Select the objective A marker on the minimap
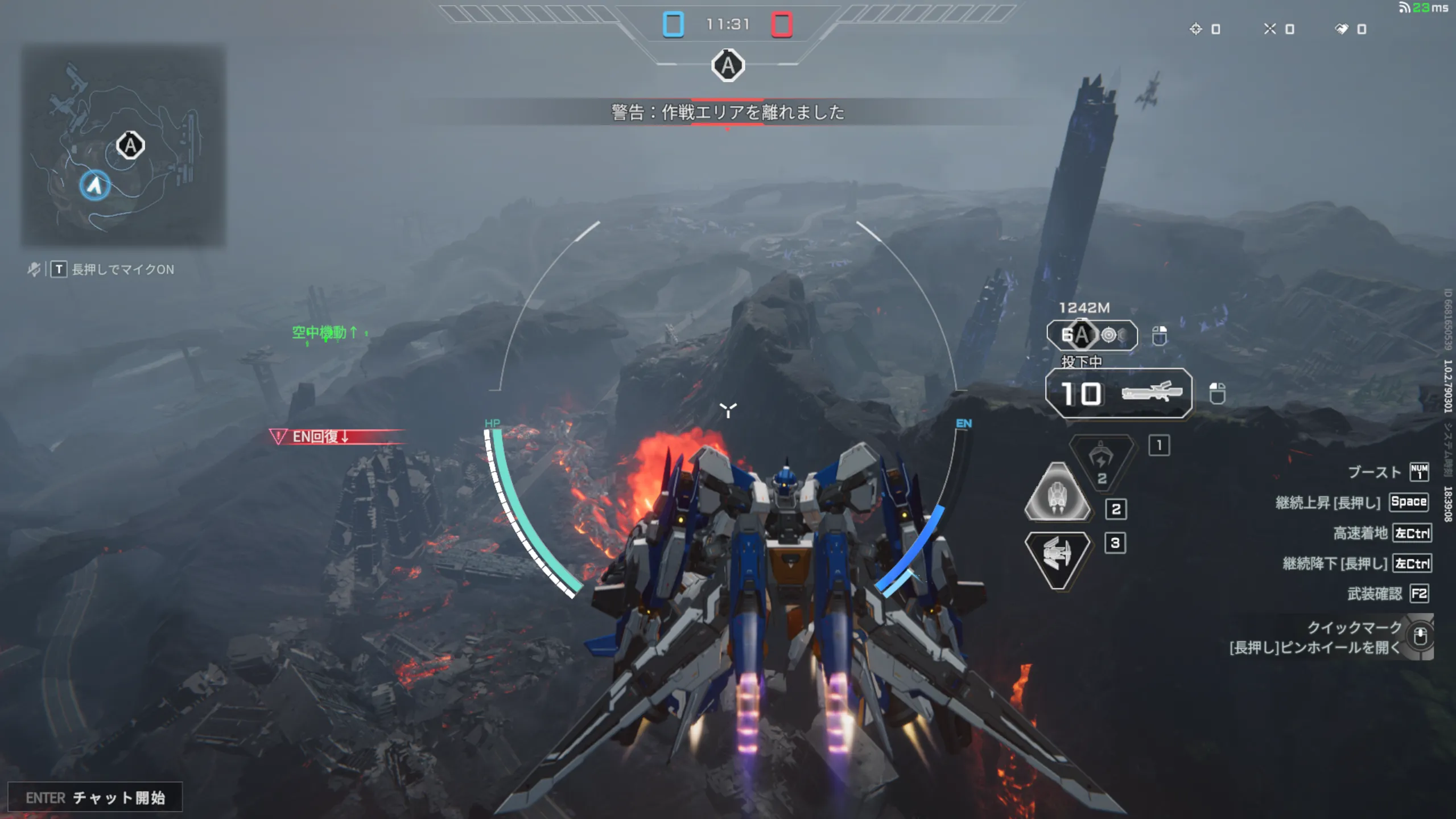The width and height of the screenshot is (1456, 819). tap(130, 146)
